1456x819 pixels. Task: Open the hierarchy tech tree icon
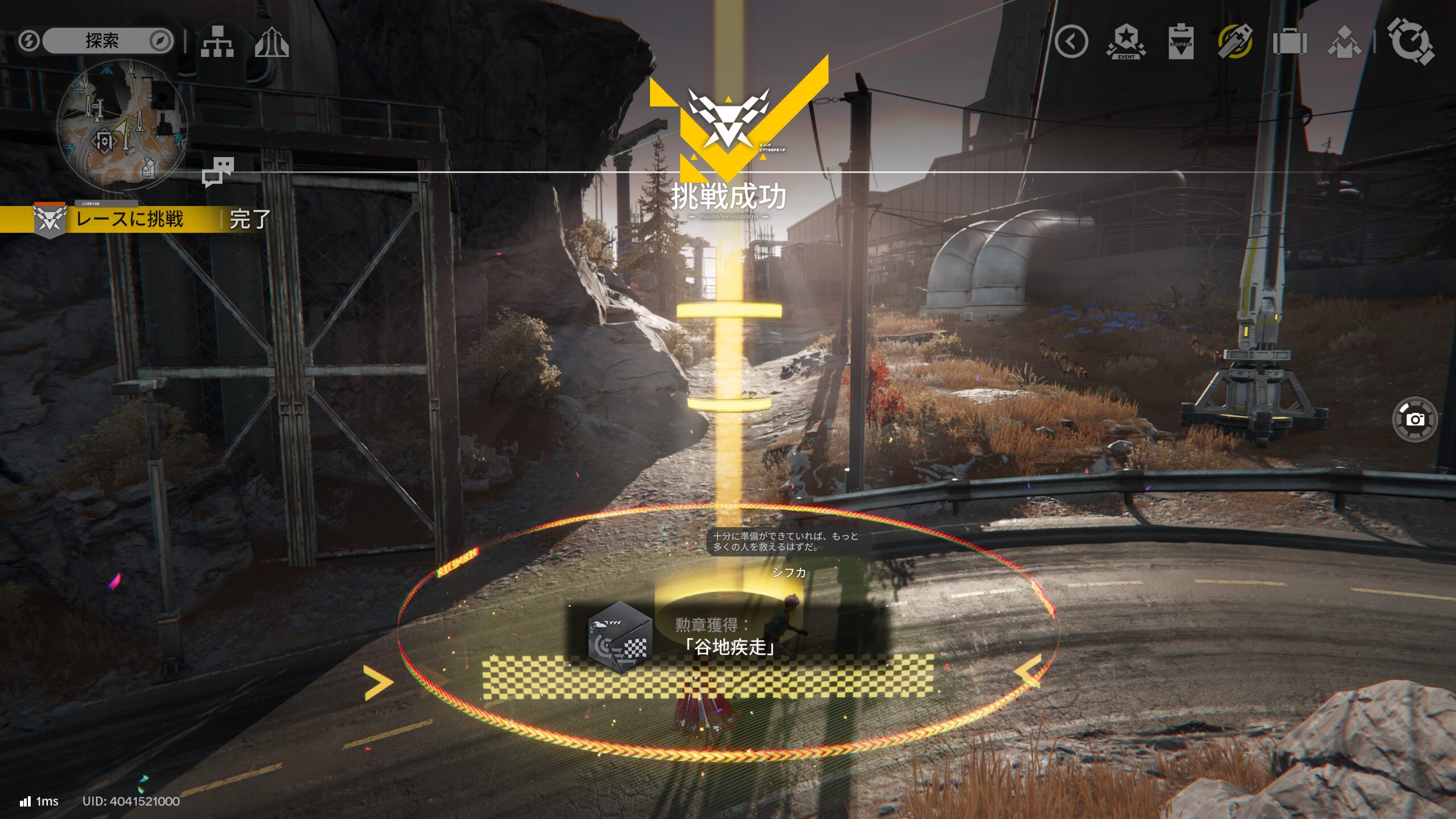pyautogui.click(x=217, y=42)
